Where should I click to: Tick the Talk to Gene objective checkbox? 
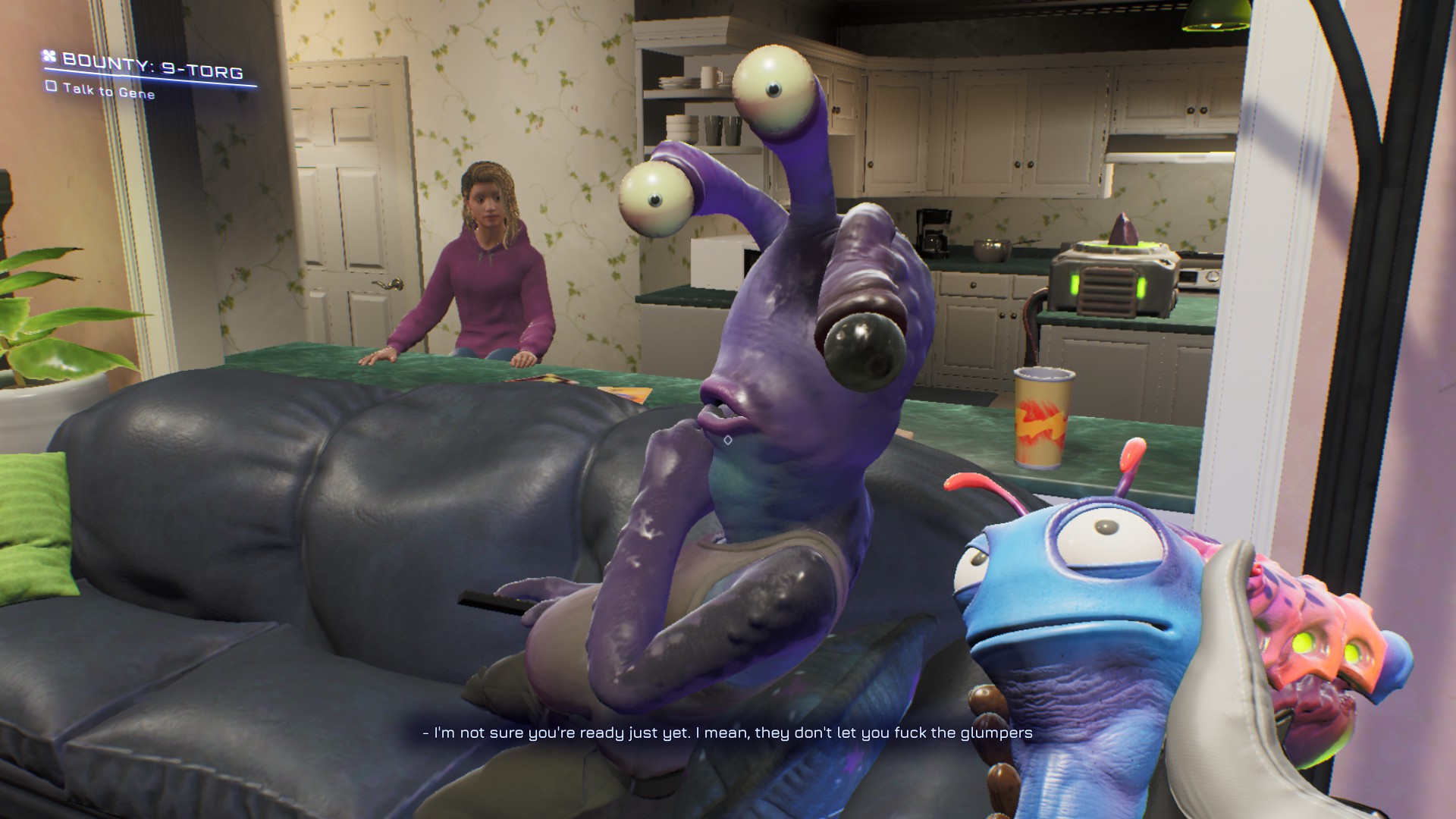[x=51, y=86]
